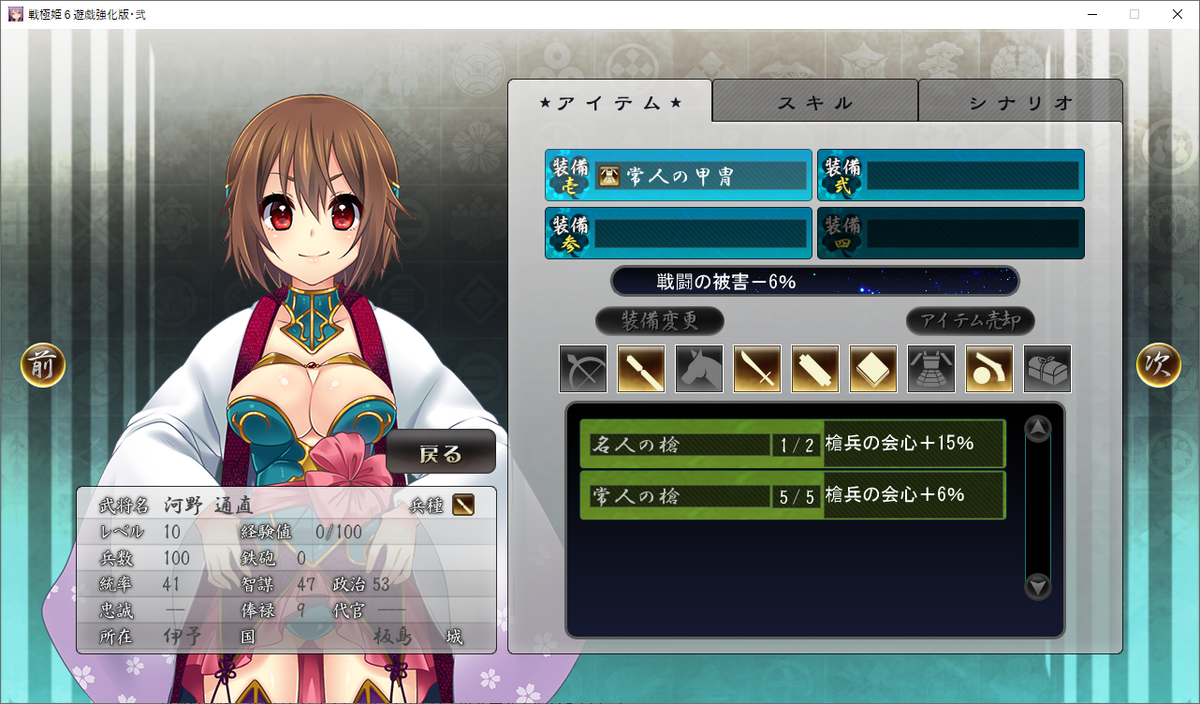Select the book item category
Viewport: 1200px width, 704px height.
pos(873,369)
